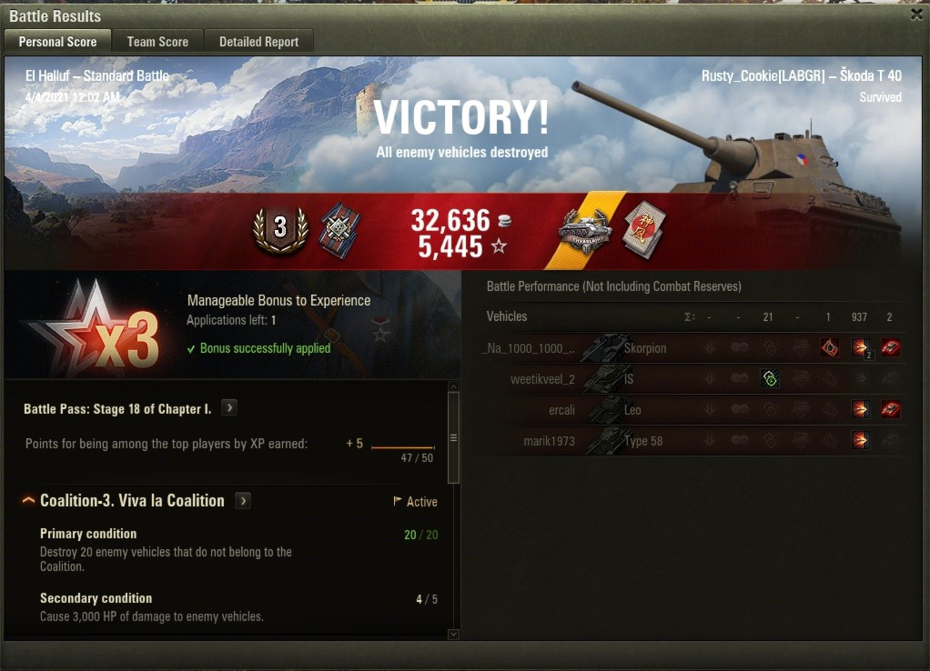Select the Skorpion vehicle row
The image size is (930, 671).
coord(690,348)
